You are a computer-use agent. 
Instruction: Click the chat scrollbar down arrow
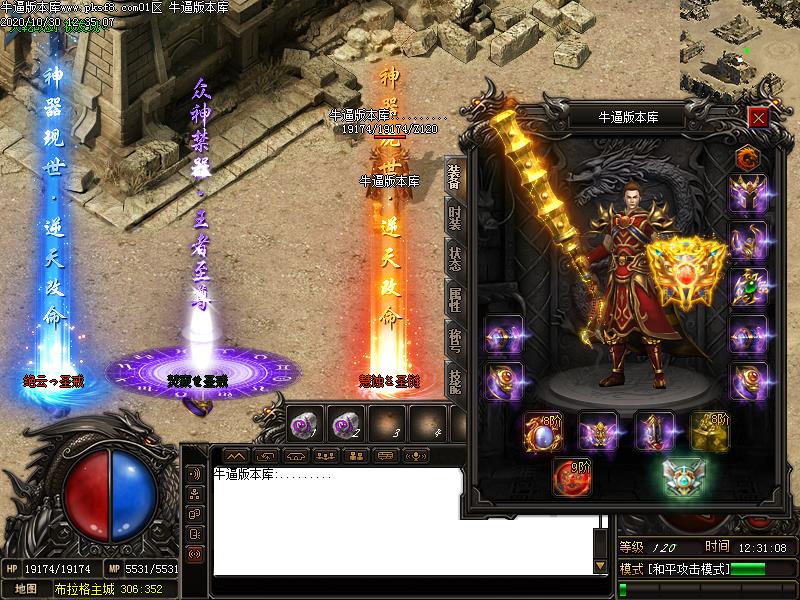601,566
